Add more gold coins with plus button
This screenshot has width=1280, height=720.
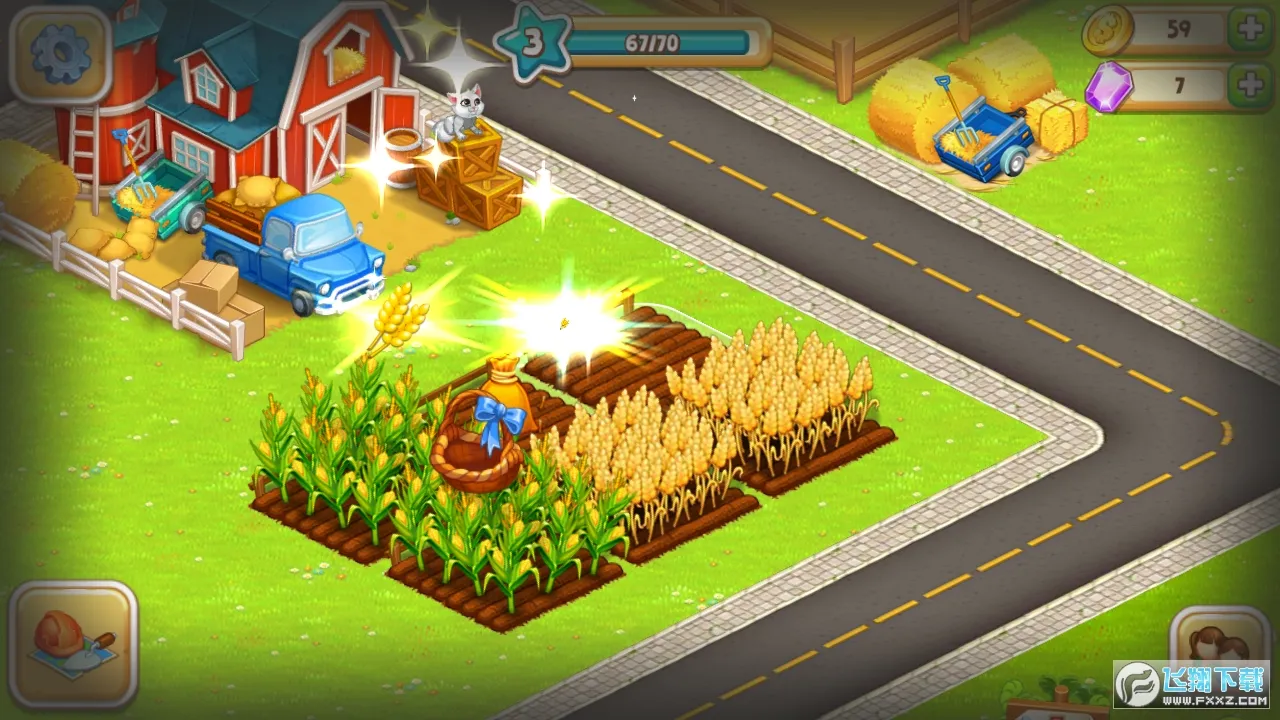pyautogui.click(x=1250, y=30)
